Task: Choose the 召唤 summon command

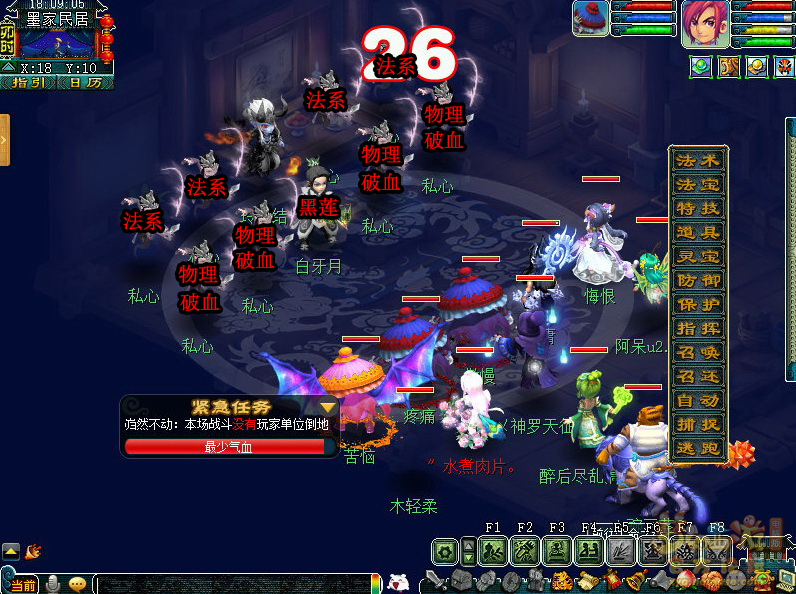Action: [698, 352]
